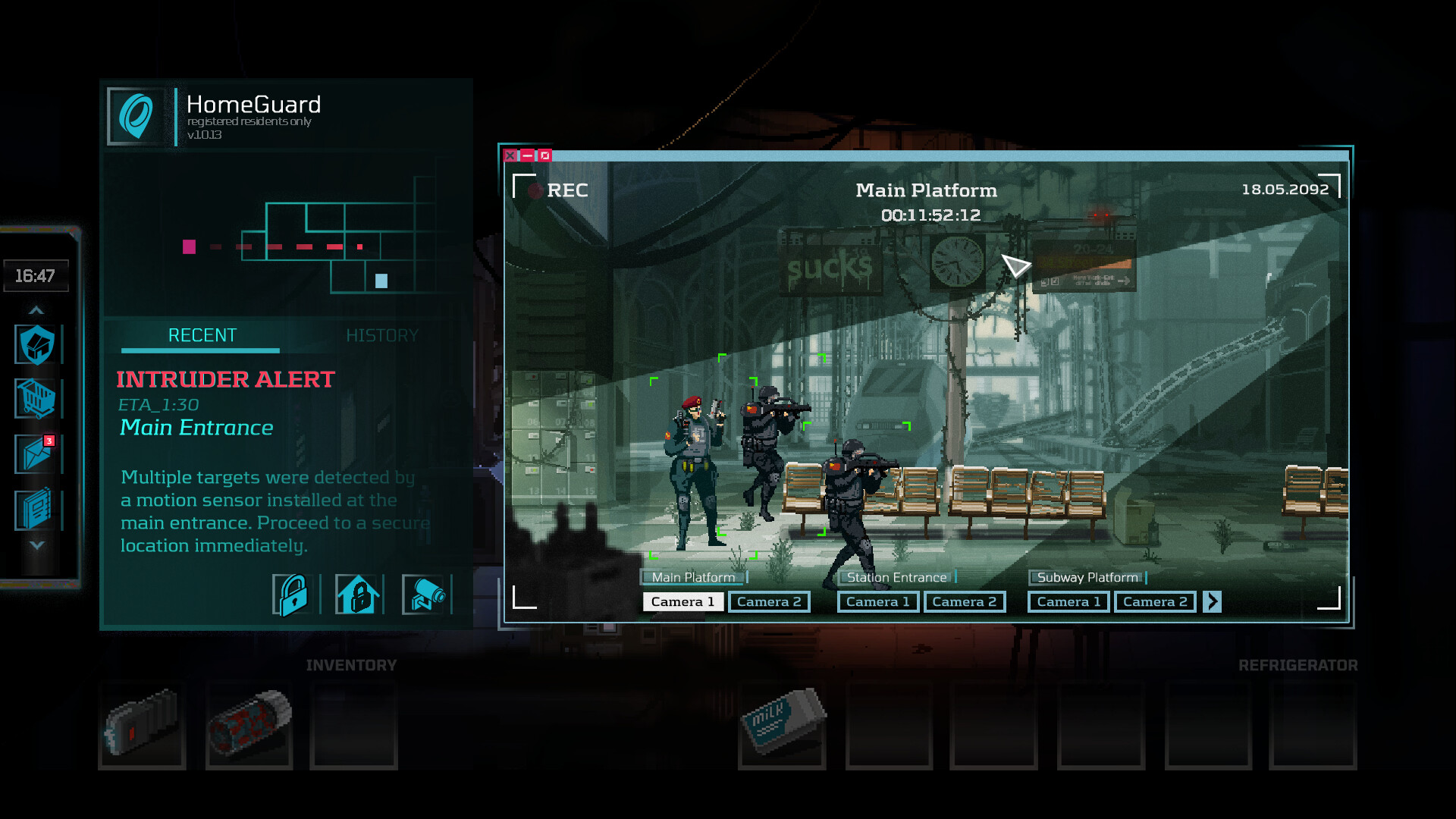
Task: Click the intruder progress marker on the minimap
Action: pyautogui.click(x=187, y=246)
